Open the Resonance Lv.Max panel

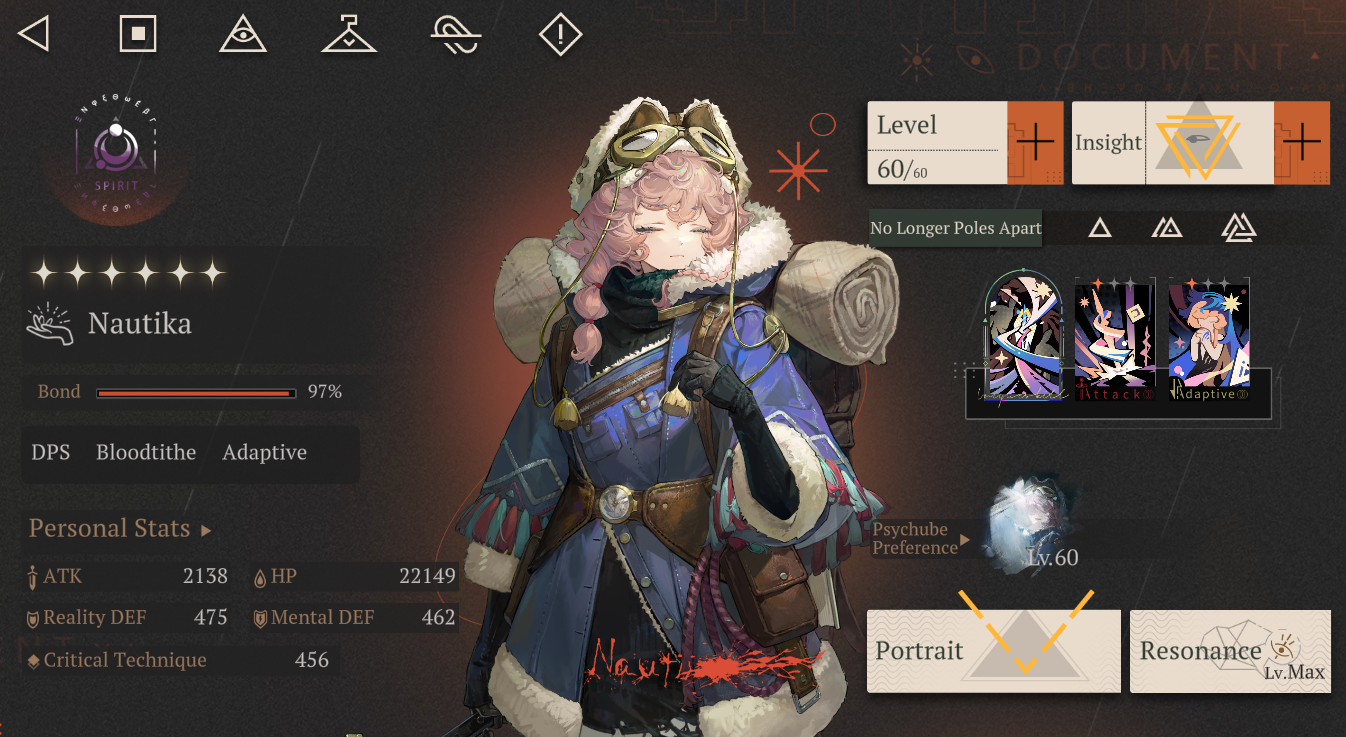[x=1230, y=651]
